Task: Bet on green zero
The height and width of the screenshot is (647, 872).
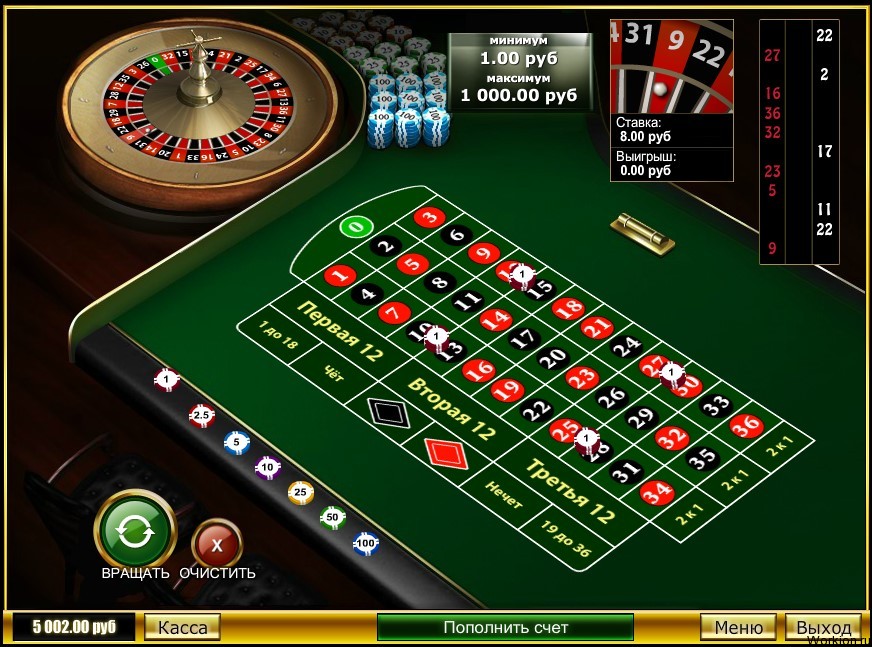Action: click(x=356, y=227)
